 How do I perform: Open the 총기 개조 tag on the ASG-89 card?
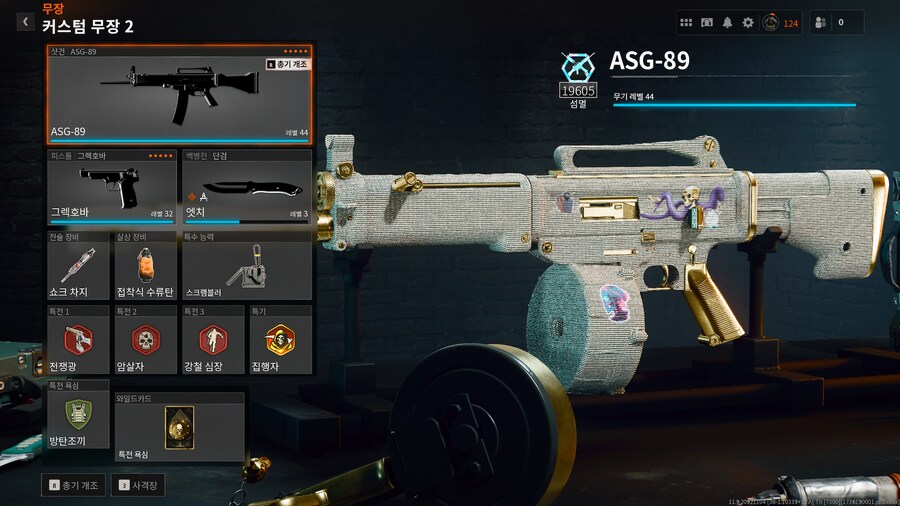[x=287, y=64]
